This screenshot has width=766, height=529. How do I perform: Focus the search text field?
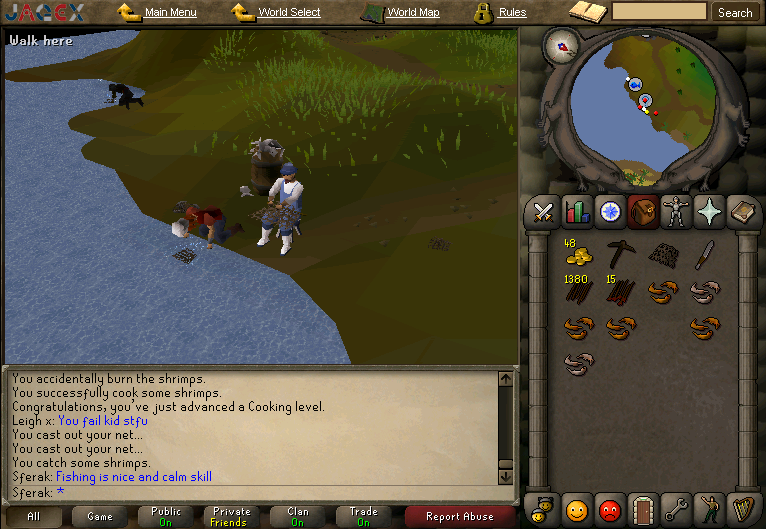point(659,12)
